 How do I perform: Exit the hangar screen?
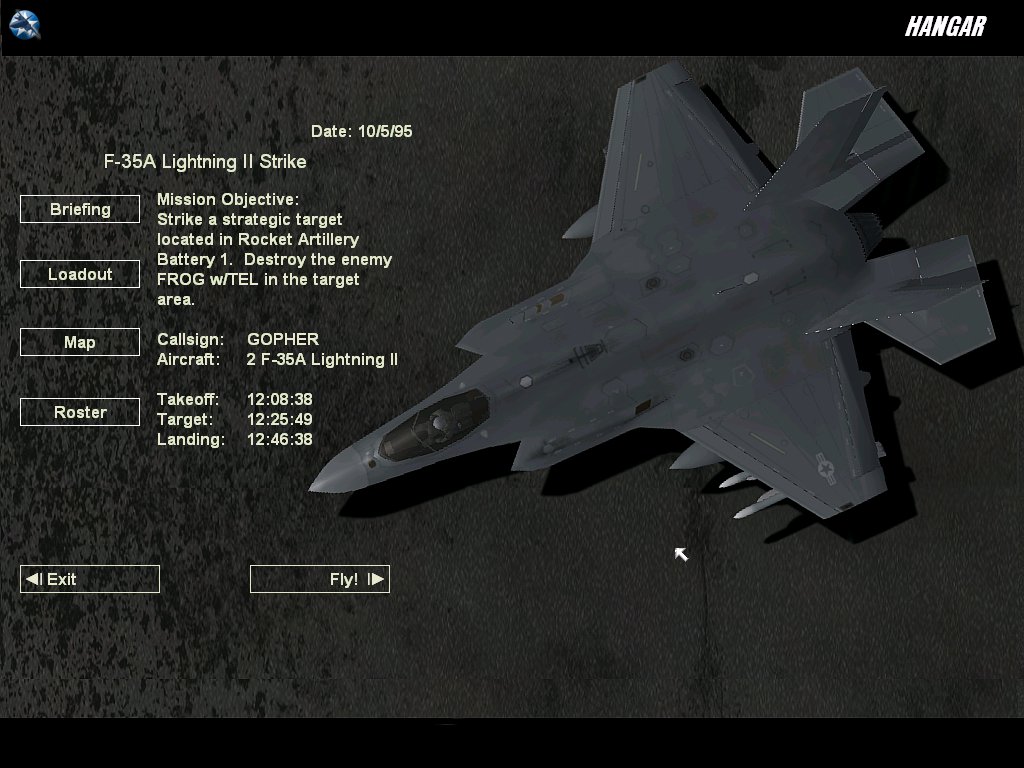89,579
